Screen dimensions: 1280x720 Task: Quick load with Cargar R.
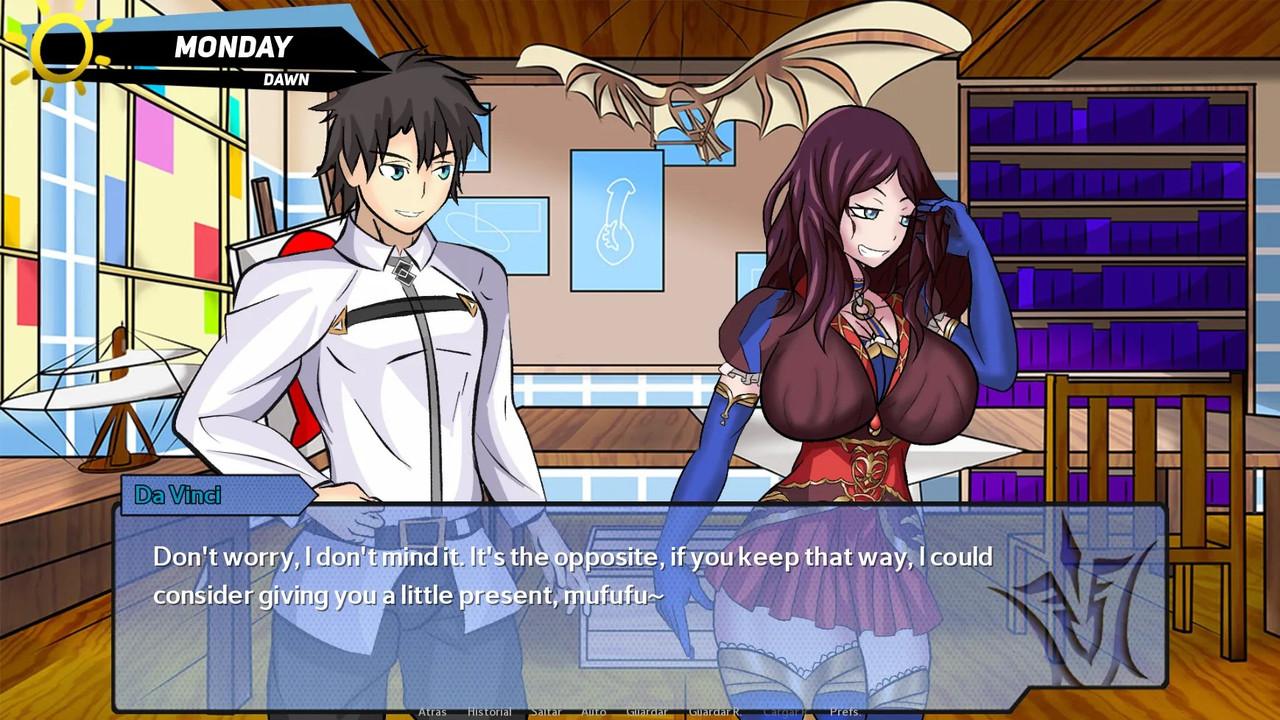click(x=784, y=712)
